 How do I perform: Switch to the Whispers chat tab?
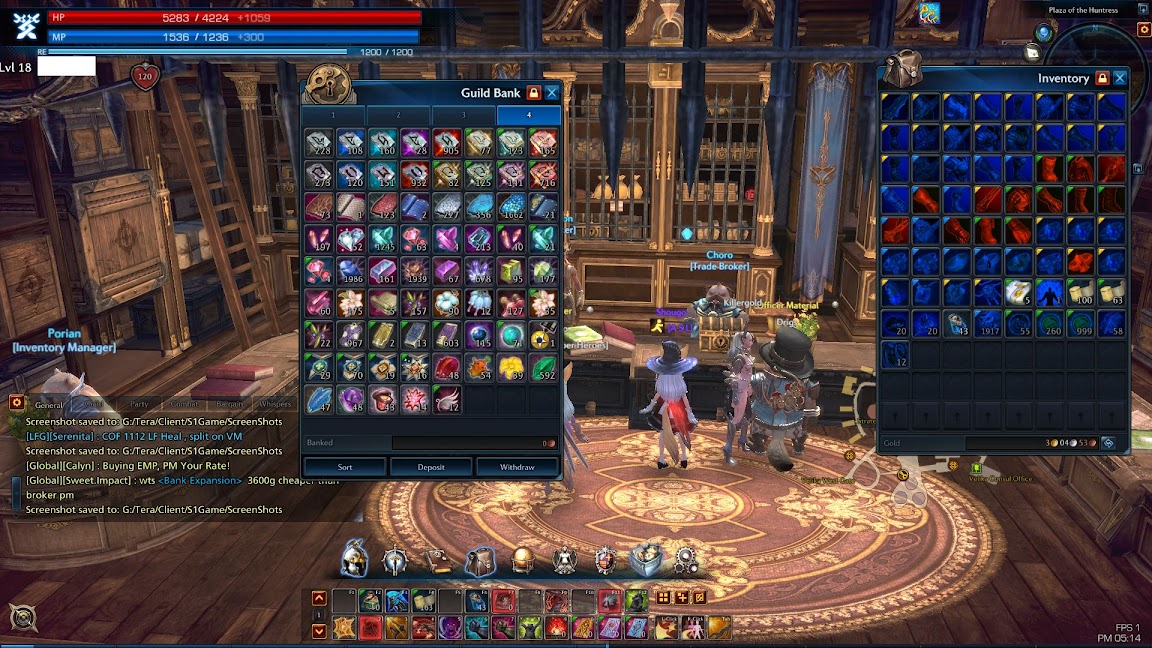tap(275, 405)
